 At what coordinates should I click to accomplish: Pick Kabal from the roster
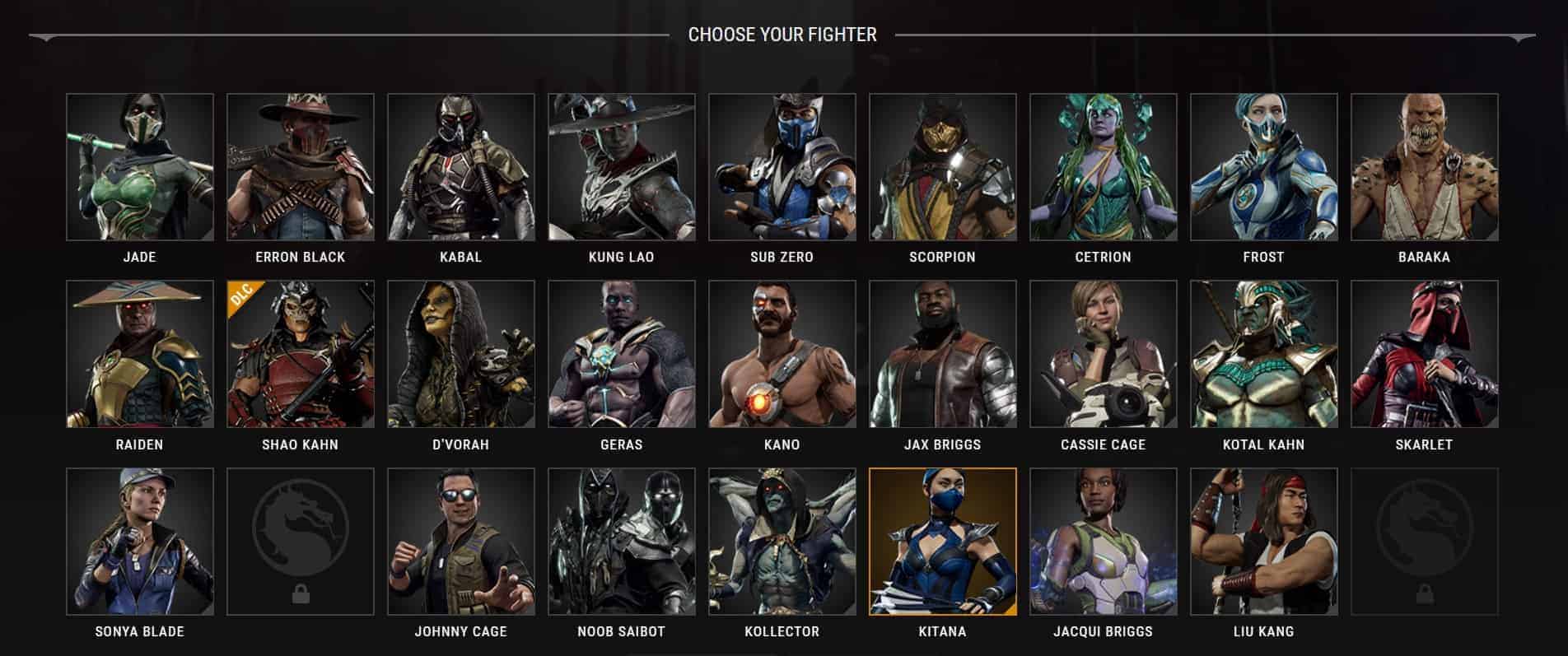[461, 167]
